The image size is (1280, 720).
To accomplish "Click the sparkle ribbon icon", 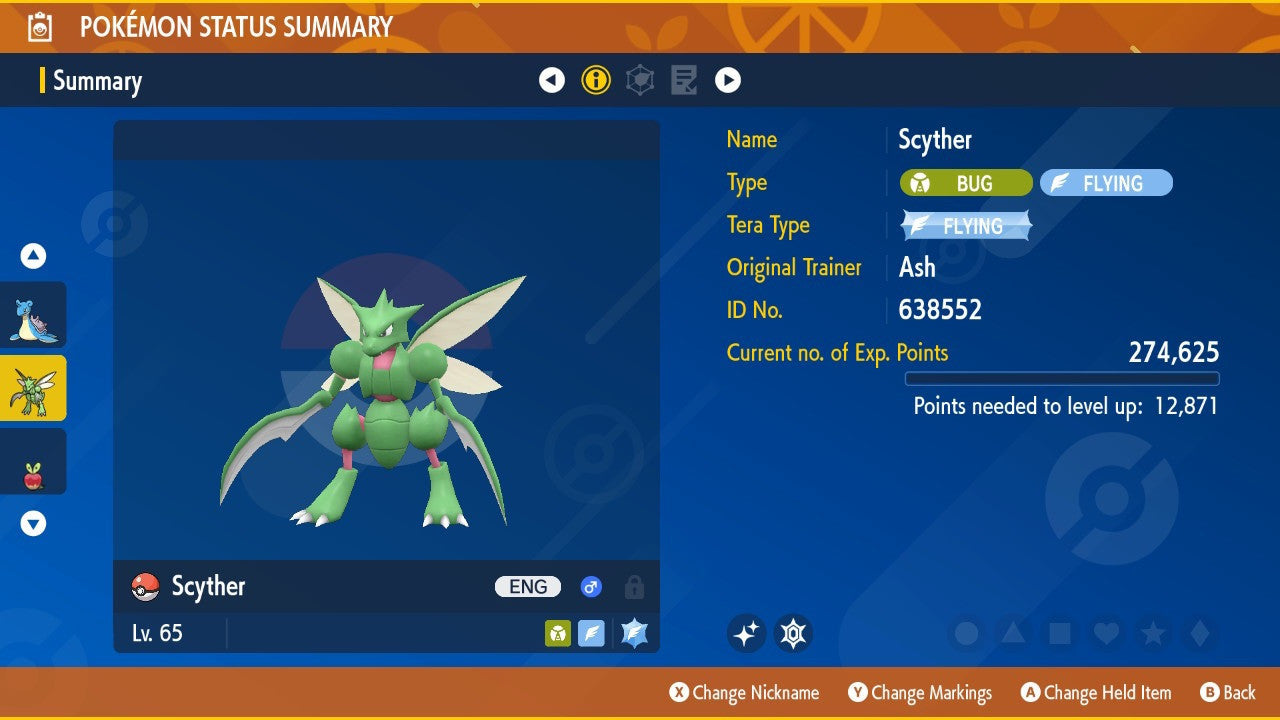I will pyautogui.click(x=746, y=633).
